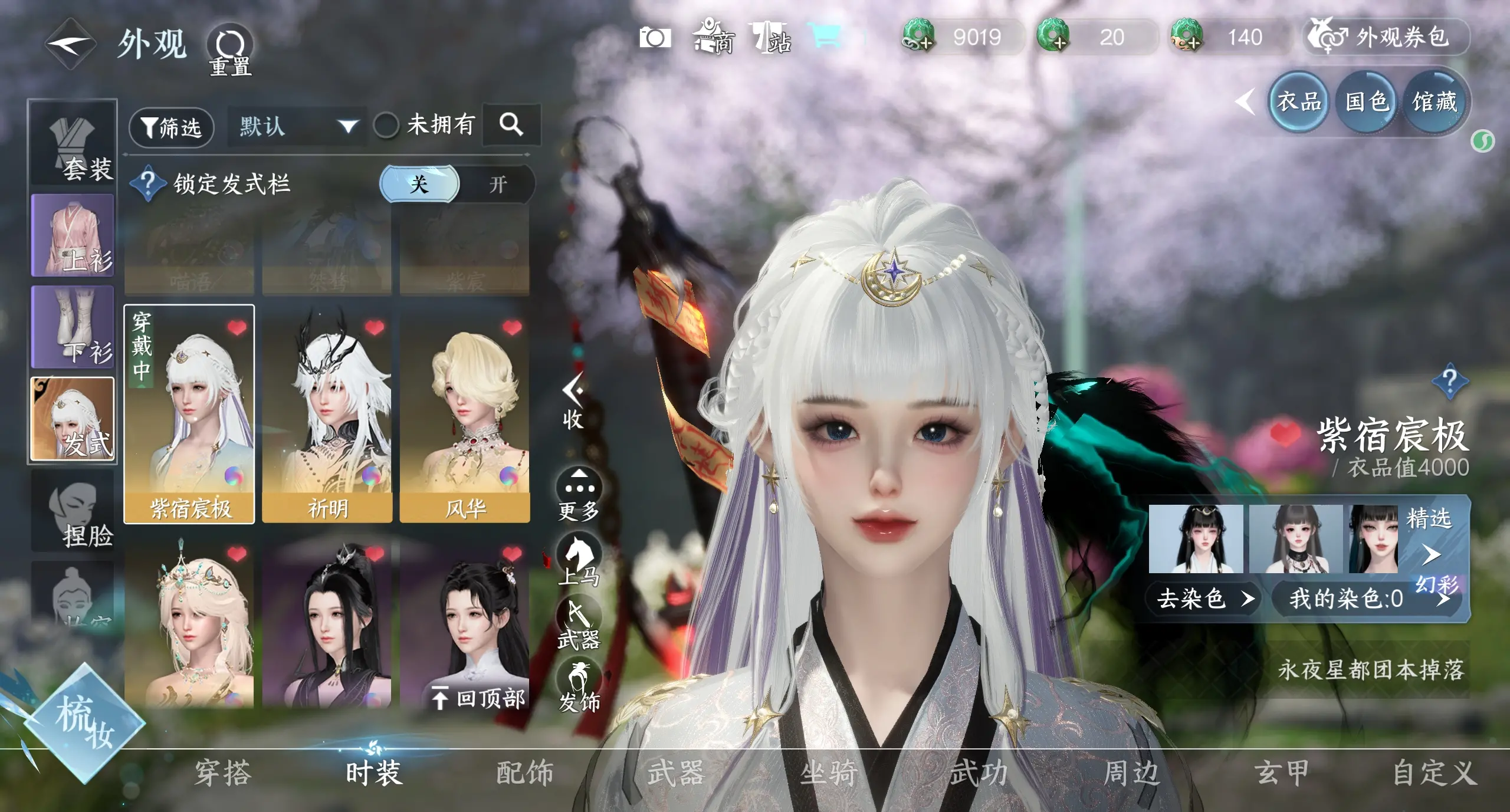Select the 祈明 hairstyle
The width and height of the screenshot is (1510, 812).
[327, 414]
